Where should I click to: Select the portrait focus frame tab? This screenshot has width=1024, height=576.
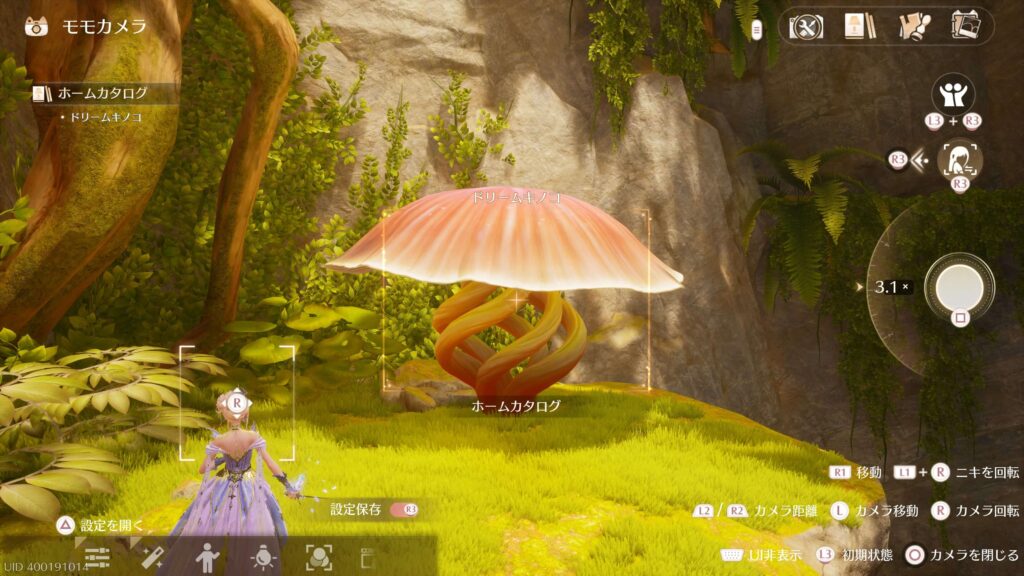[318, 558]
